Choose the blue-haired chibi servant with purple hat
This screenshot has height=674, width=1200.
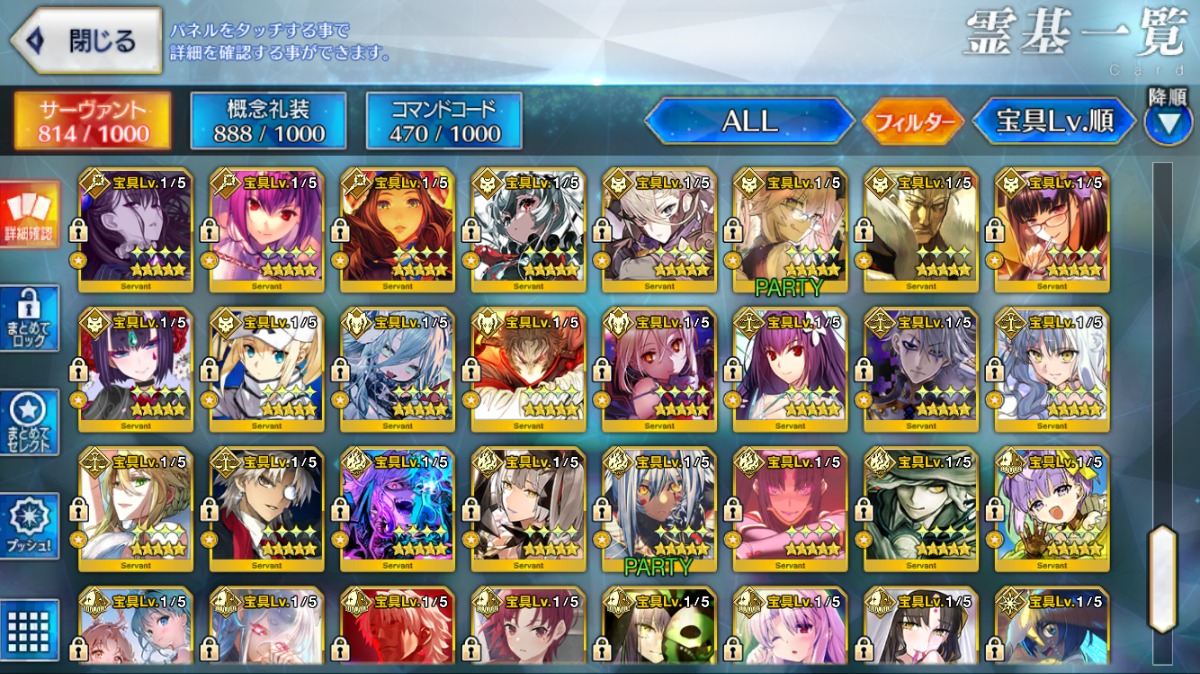[x=1052, y=509]
